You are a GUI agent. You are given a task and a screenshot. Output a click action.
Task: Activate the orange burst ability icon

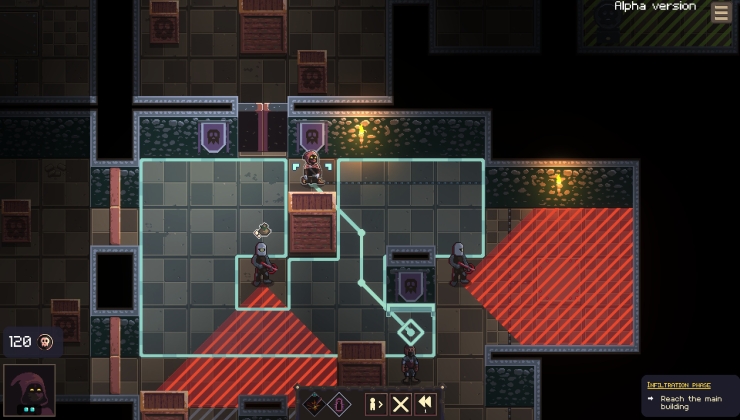coord(315,405)
